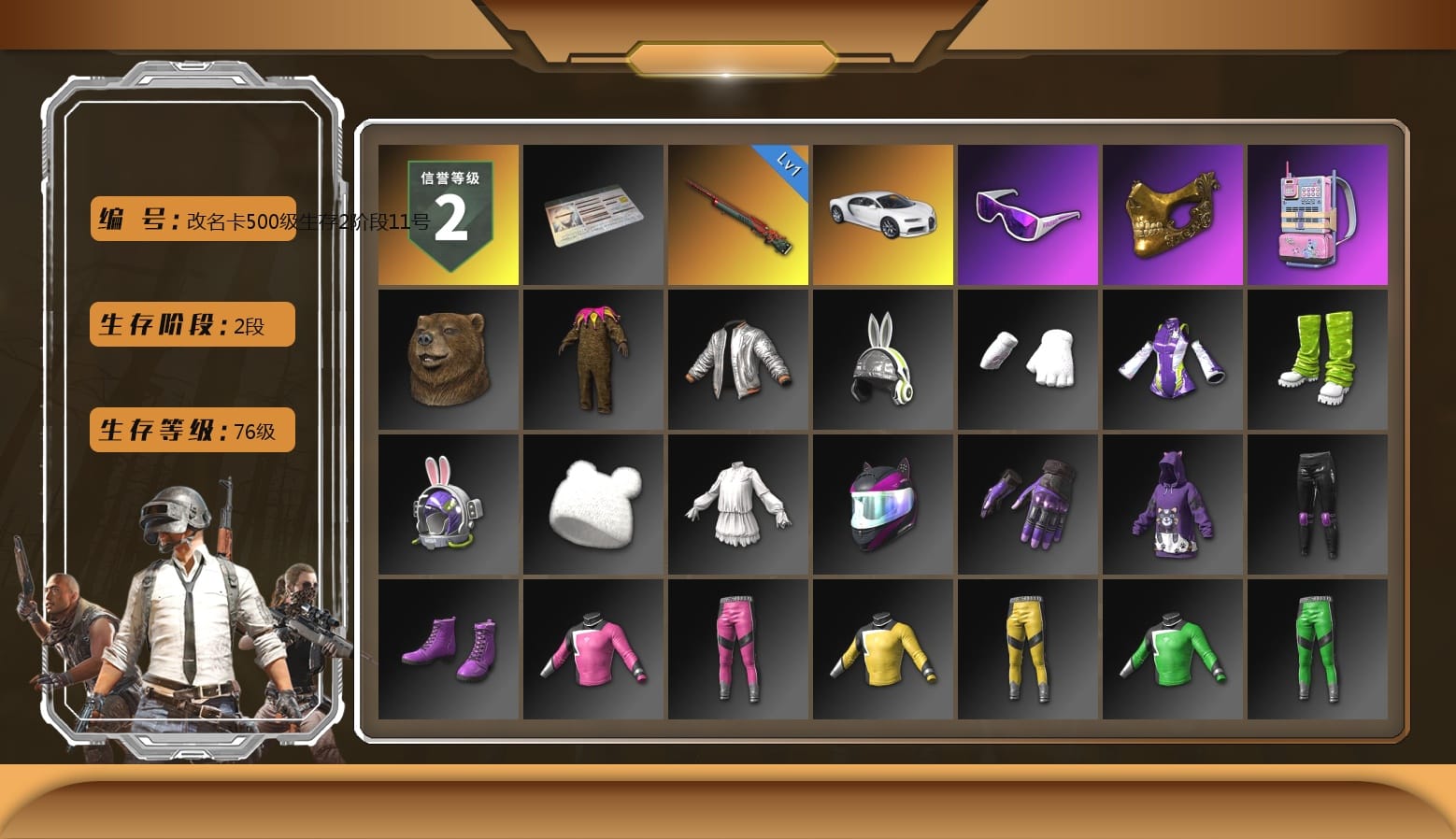Open the Lv1 red sniper rifle skin
Screen dimensions: 1456x839
tap(737, 214)
